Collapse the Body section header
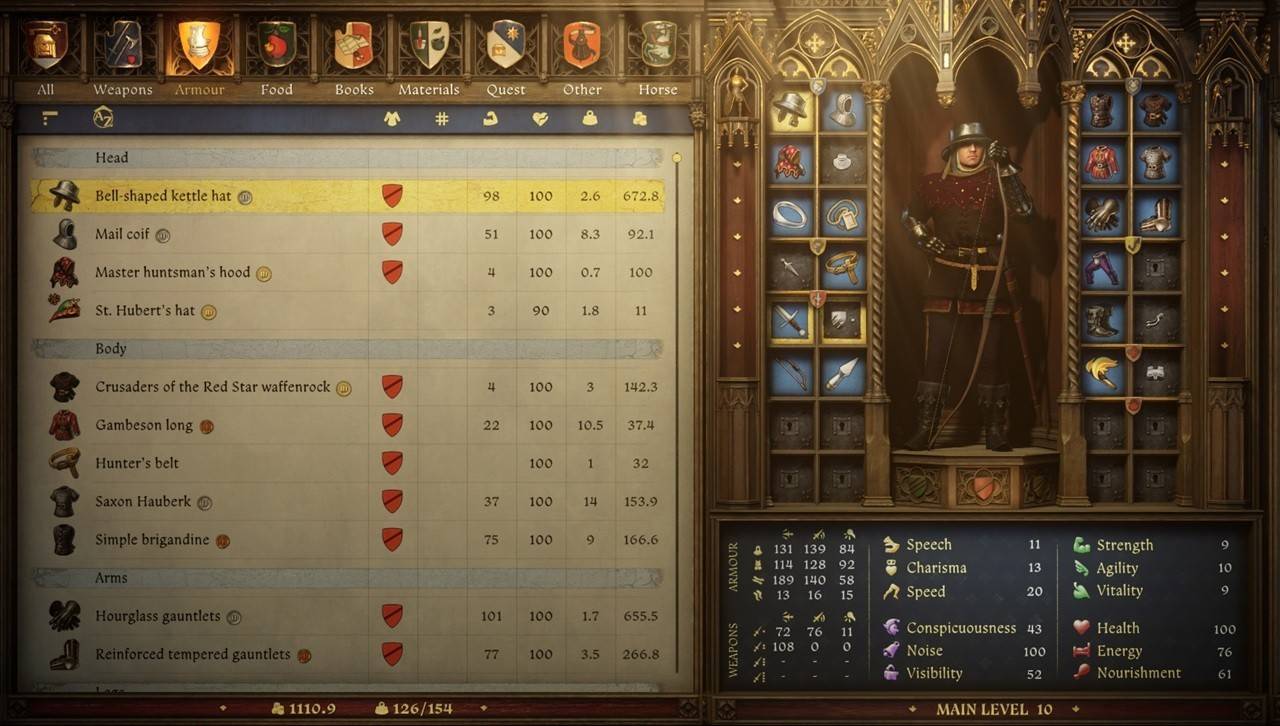The image size is (1280, 726). (x=111, y=348)
